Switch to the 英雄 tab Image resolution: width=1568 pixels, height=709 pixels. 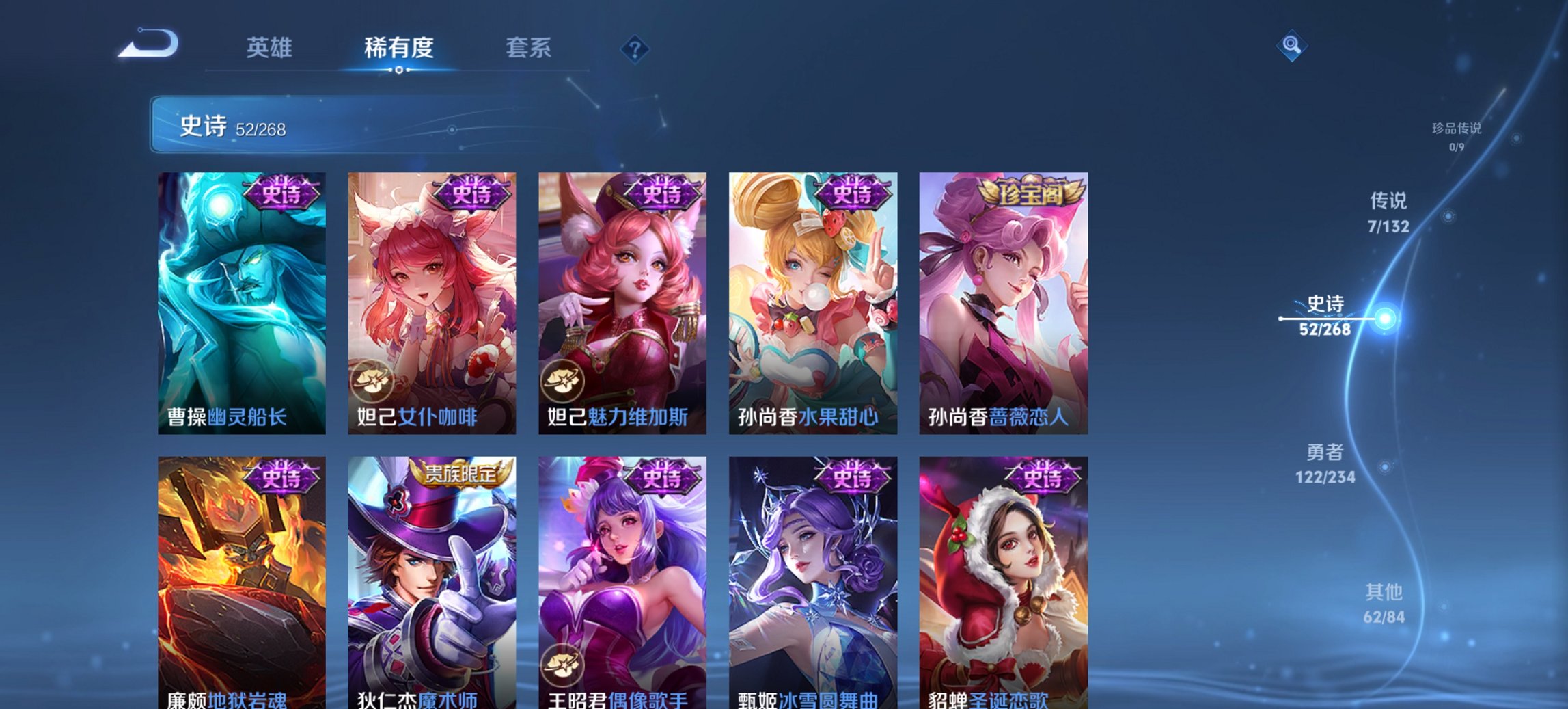pos(271,48)
